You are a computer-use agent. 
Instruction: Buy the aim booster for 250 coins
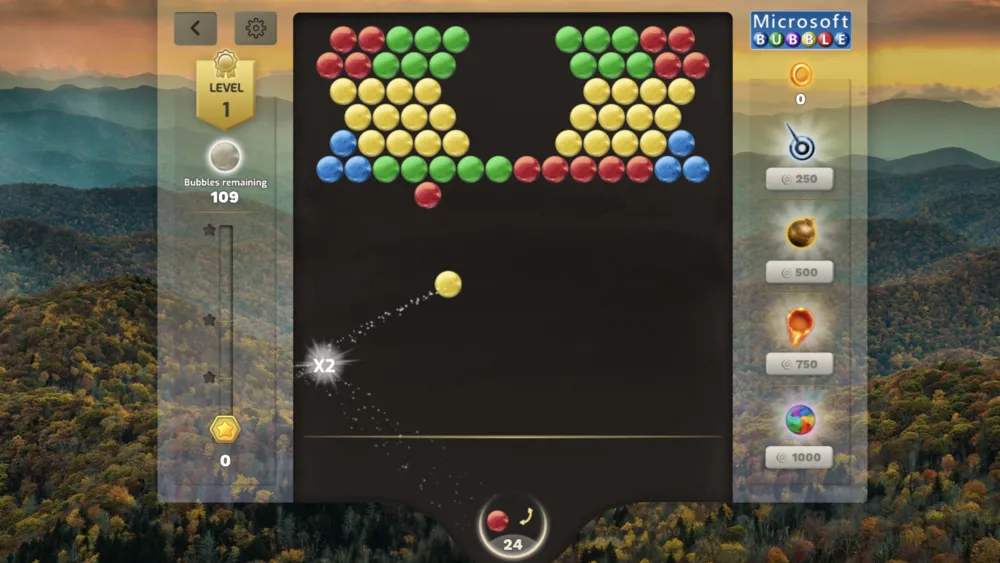click(x=800, y=179)
